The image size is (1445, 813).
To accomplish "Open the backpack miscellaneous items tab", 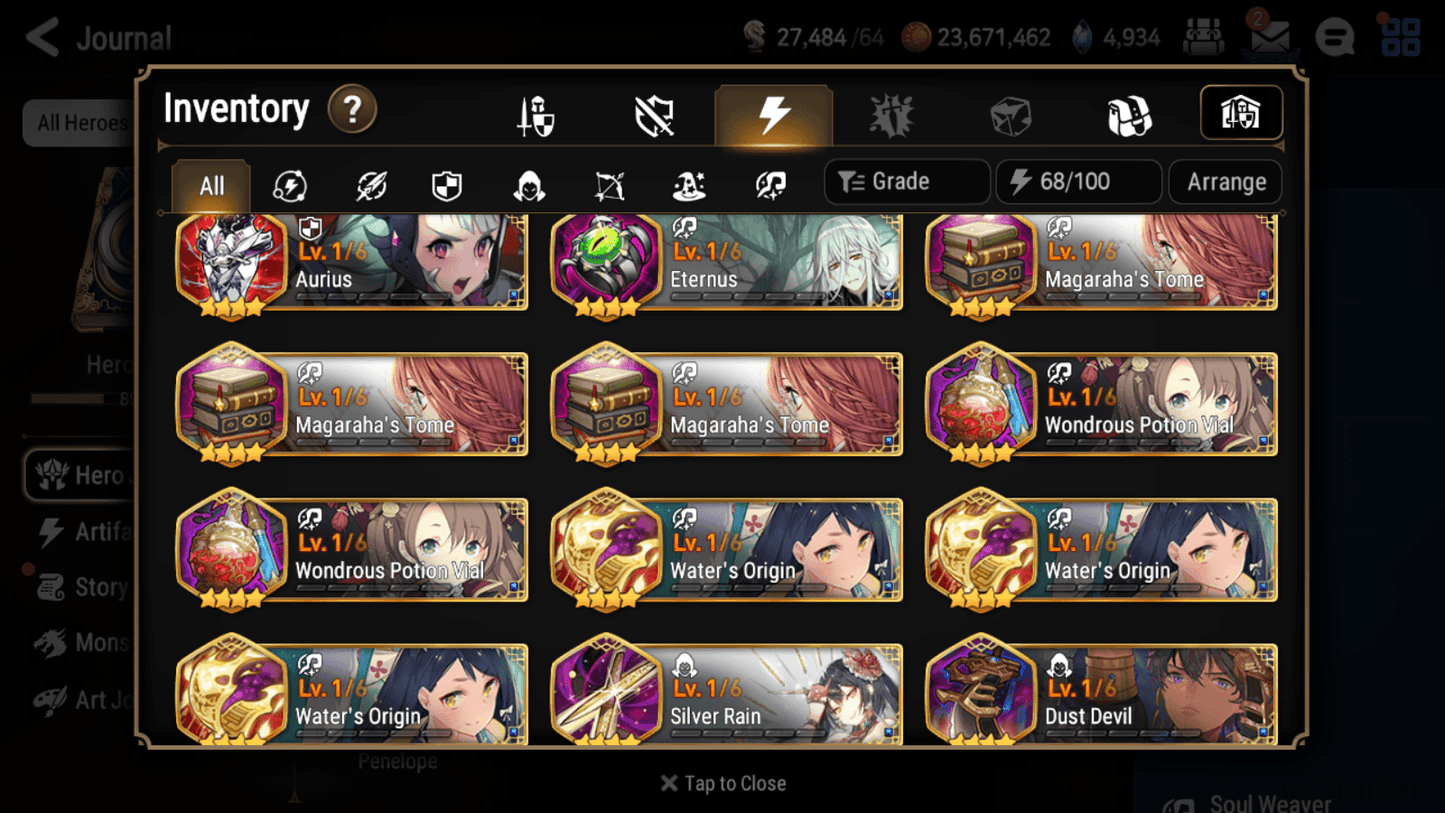I will [1129, 113].
